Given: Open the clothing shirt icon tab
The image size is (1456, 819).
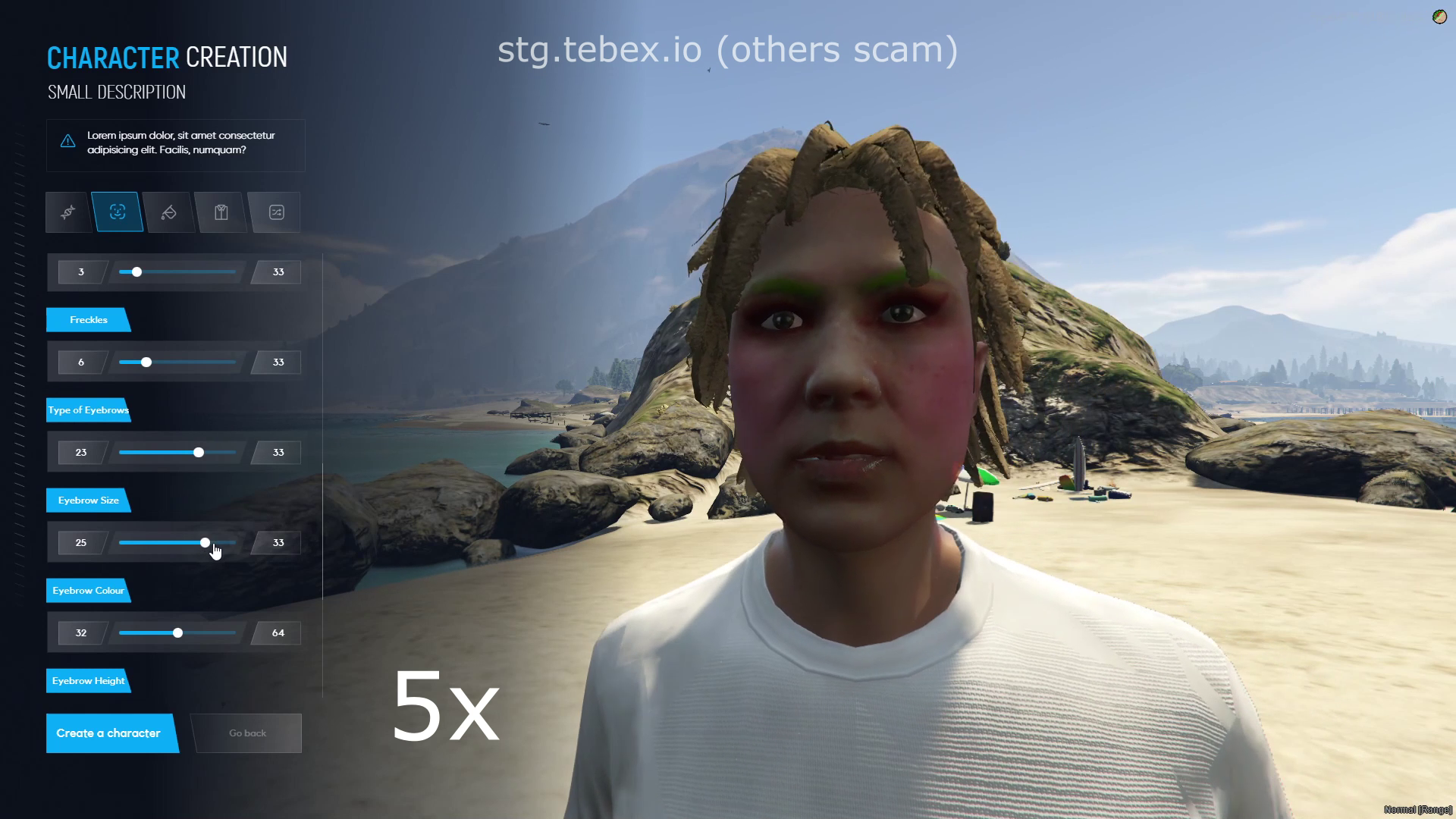Looking at the screenshot, I should point(220,212).
